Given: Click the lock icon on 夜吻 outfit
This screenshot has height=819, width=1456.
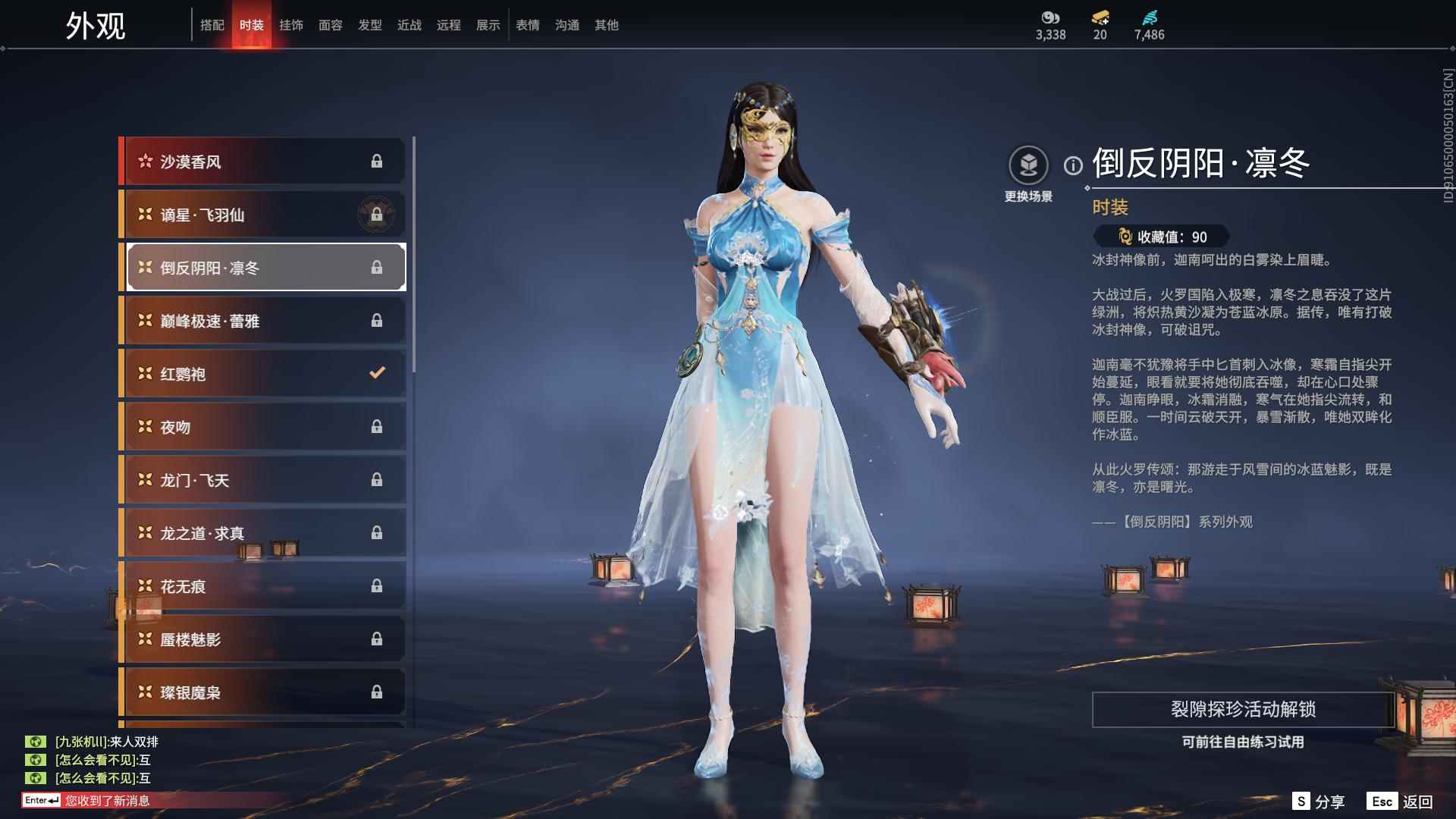Looking at the screenshot, I should (x=378, y=426).
